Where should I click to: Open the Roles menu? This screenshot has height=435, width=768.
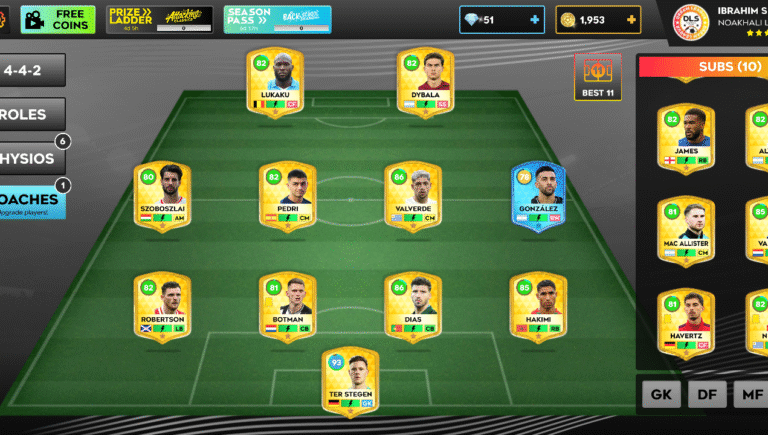[32, 114]
